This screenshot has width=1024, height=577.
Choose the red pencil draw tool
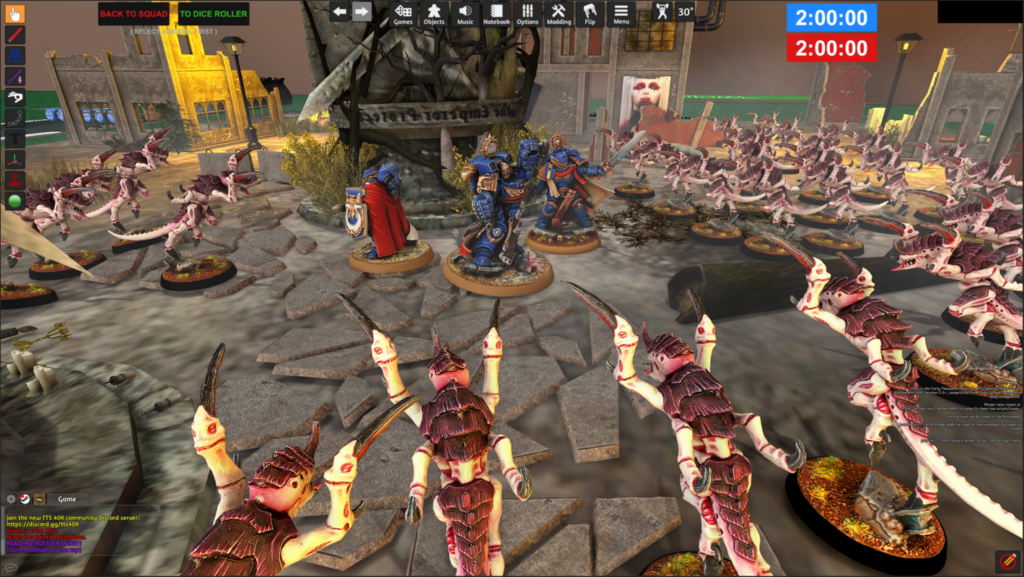click(15, 35)
